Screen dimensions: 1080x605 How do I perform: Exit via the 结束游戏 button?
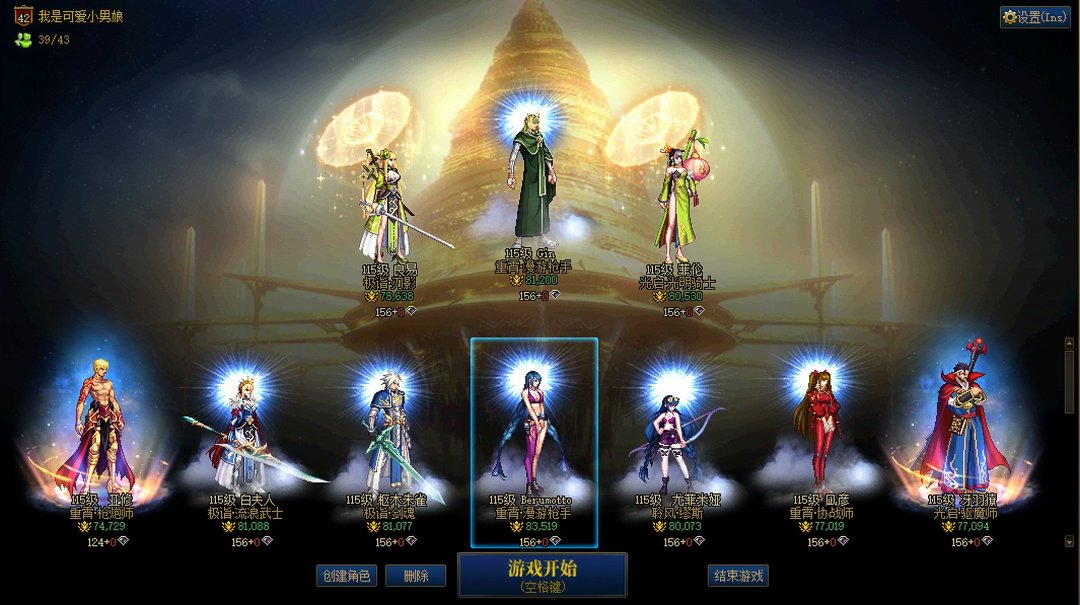738,576
